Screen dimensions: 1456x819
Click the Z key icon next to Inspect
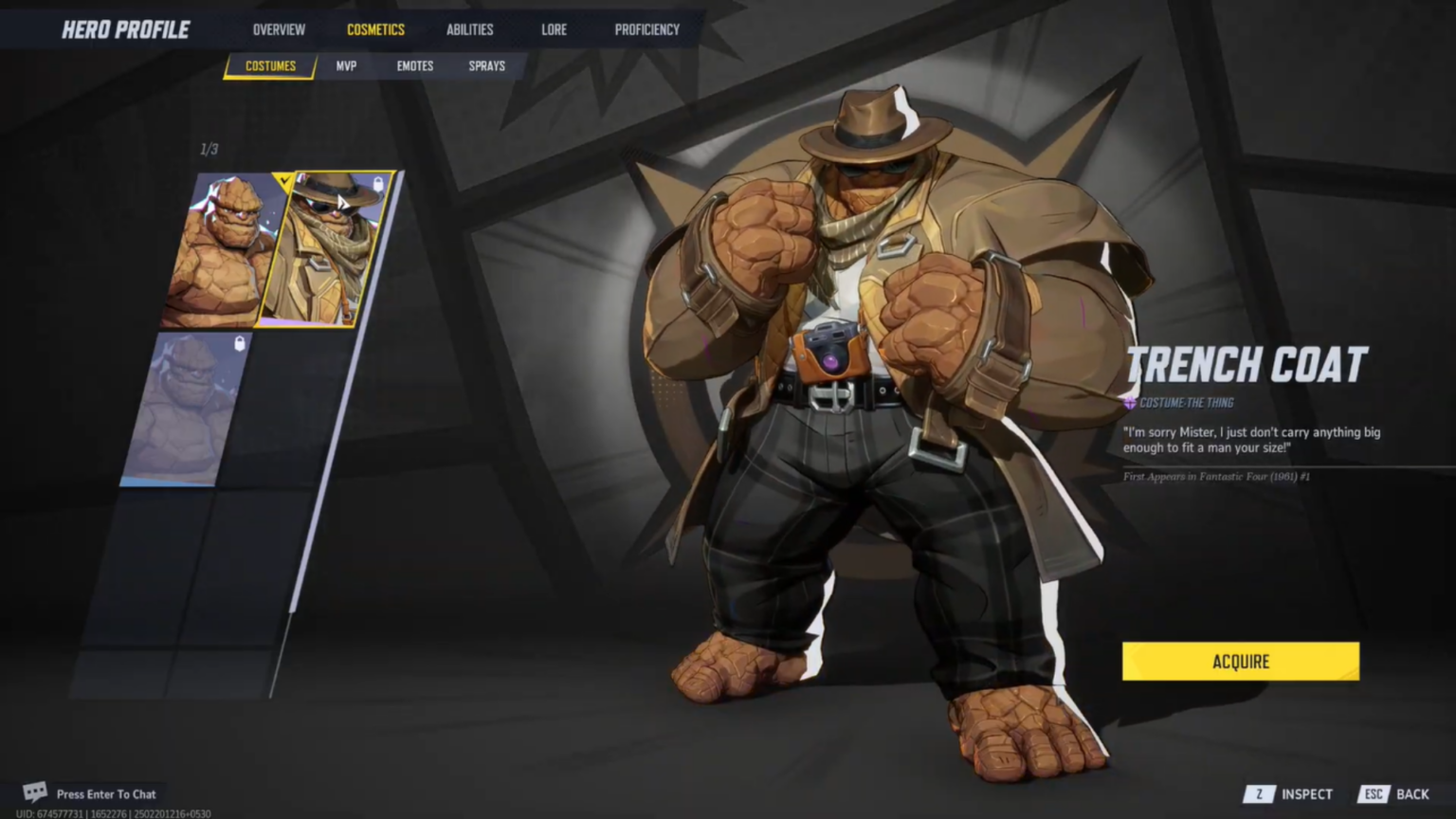[1260, 793]
